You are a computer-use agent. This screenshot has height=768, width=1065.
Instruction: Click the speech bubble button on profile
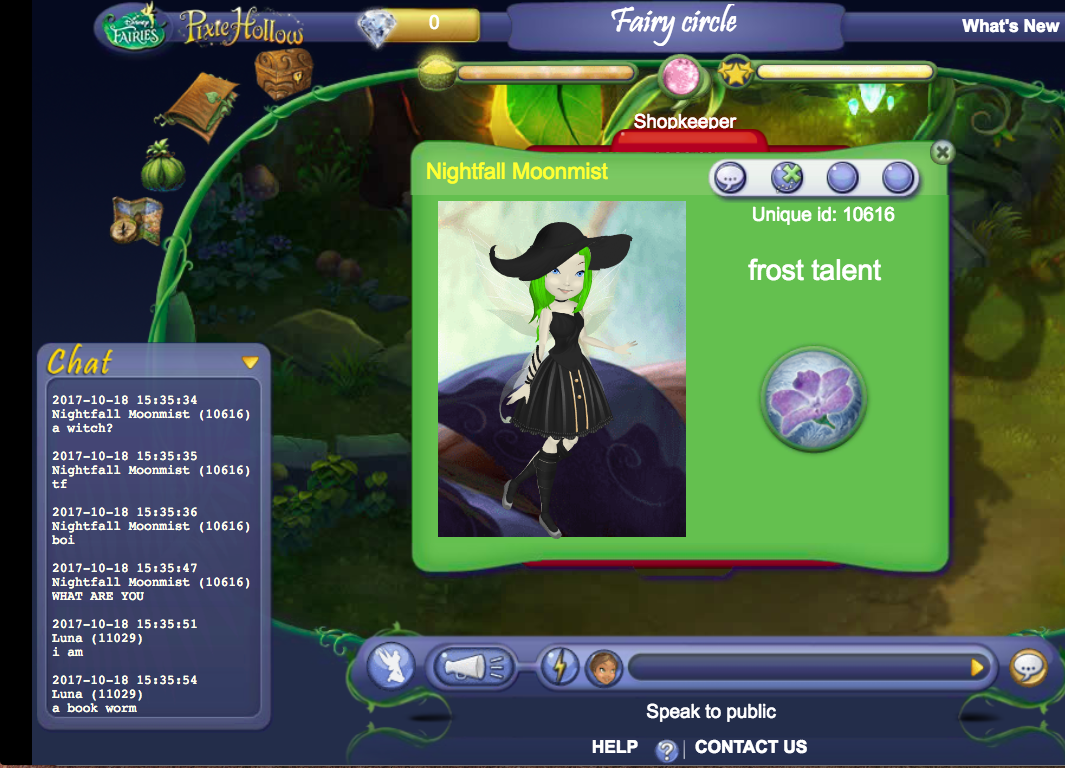pyautogui.click(x=731, y=178)
